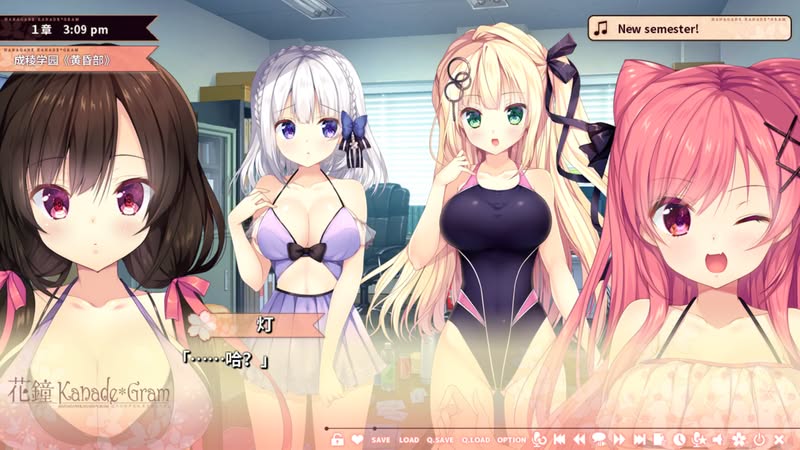Screen dimensions: 800x450
Task: Click the flower icon in toolbar
Action: [739, 439]
